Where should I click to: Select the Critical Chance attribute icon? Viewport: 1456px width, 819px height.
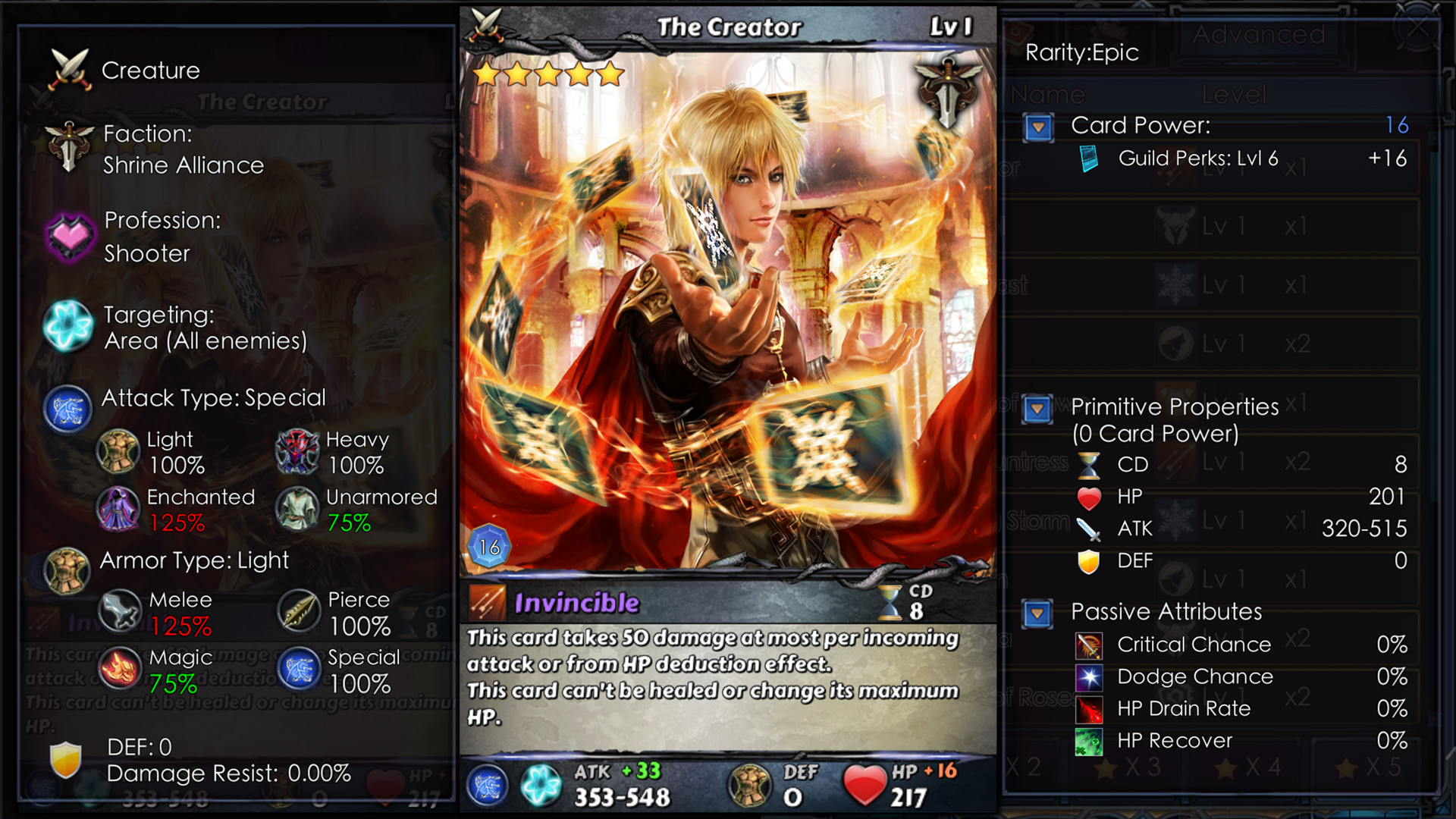[x=1090, y=645]
